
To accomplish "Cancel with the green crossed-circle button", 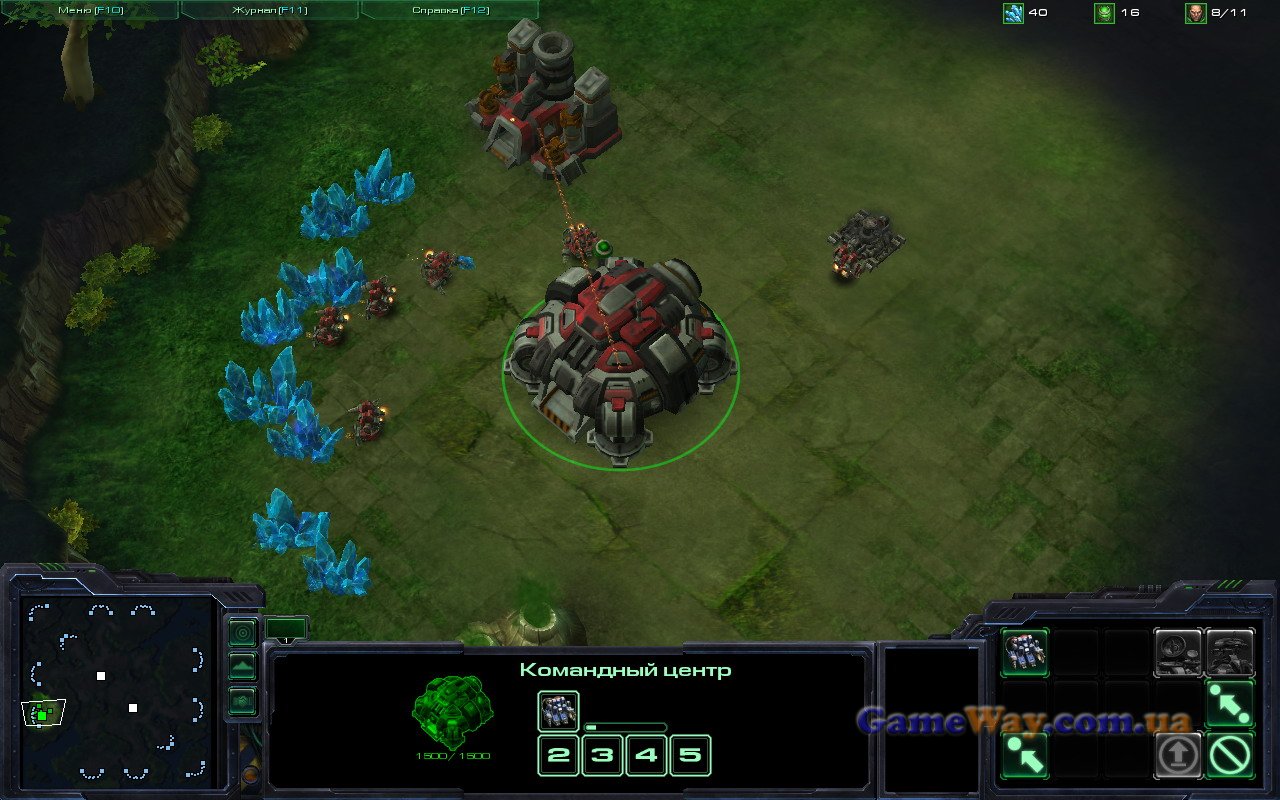I will (1230, 755).
